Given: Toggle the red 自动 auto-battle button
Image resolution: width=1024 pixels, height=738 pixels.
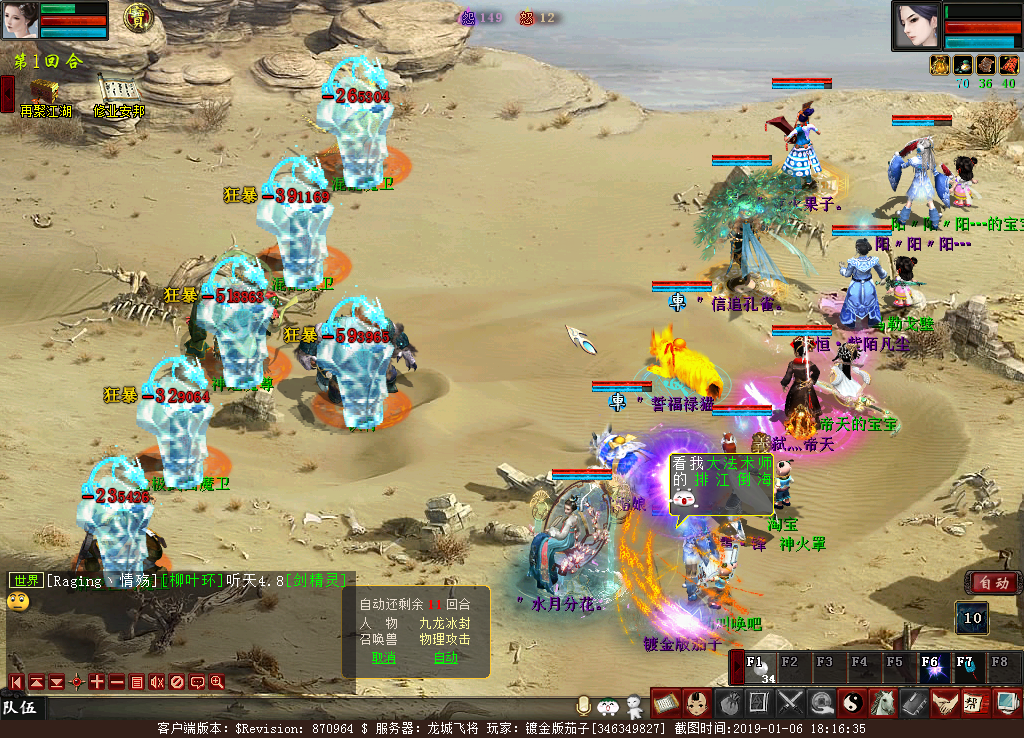Looking at the screenshot, I should [x=993, y=582].
